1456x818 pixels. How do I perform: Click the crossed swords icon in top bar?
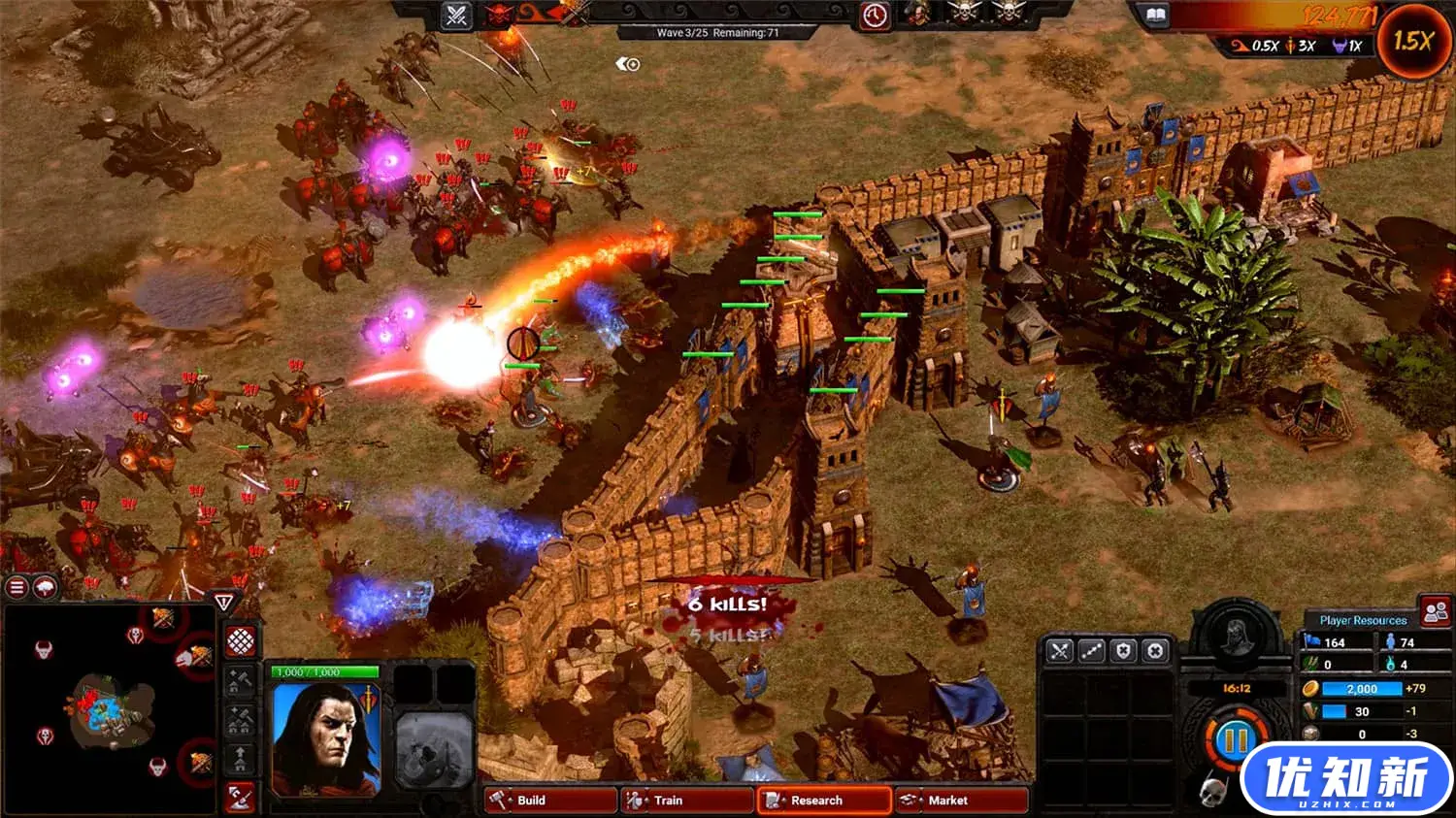456,15
